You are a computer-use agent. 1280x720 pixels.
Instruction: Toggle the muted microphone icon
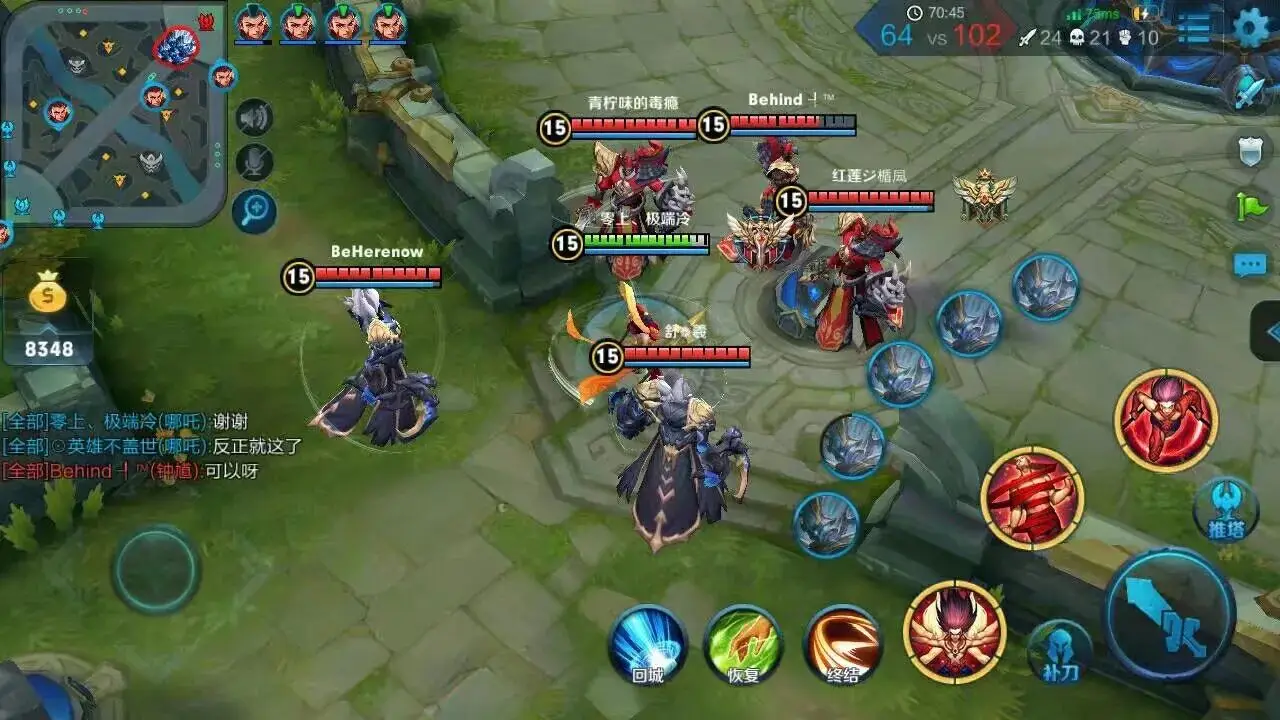pyautogui.click(x=255, y=162)
